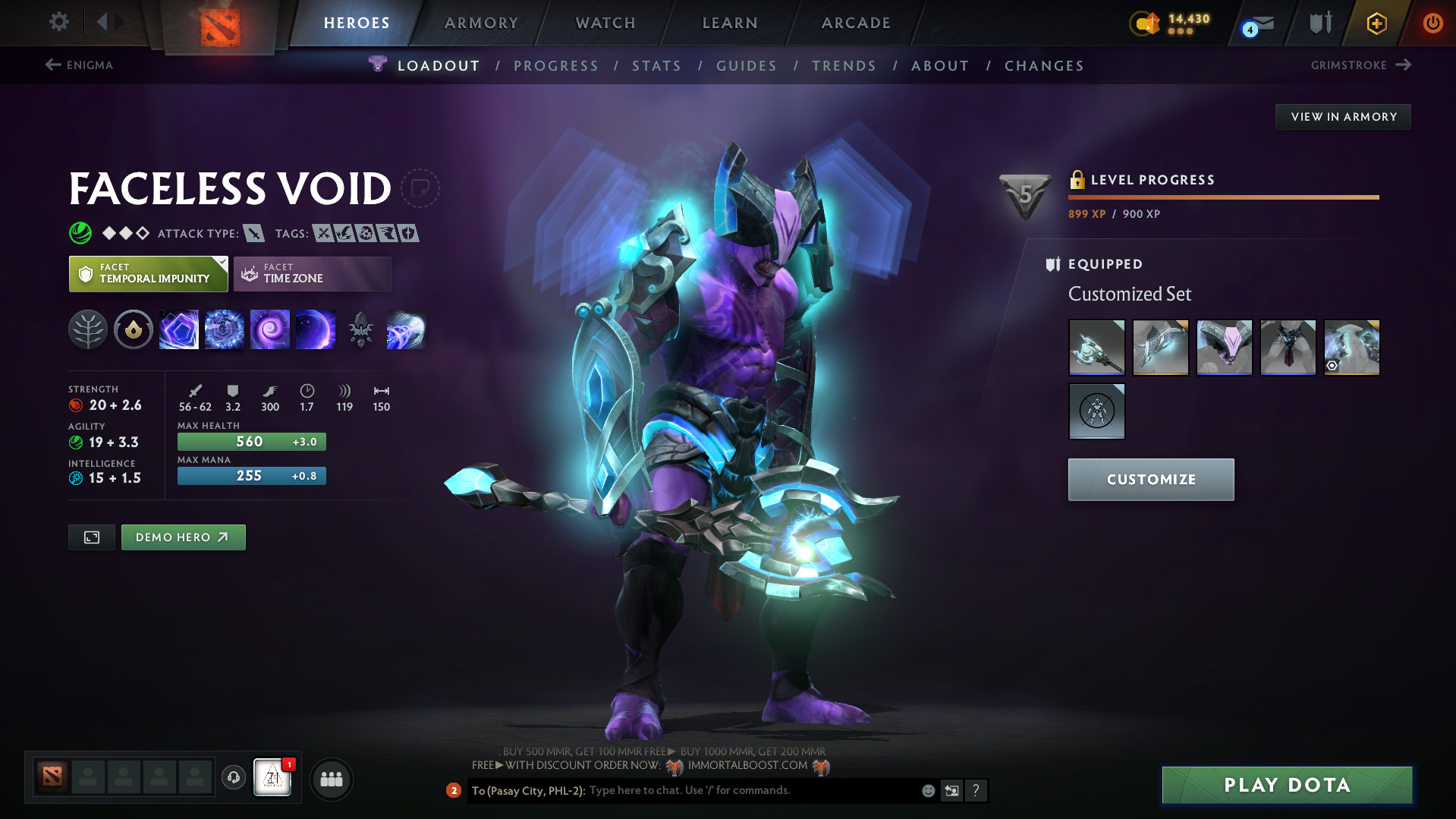Open the Watch menu
The width and height of the screenshot is (1456, 819).
[605, 23]
